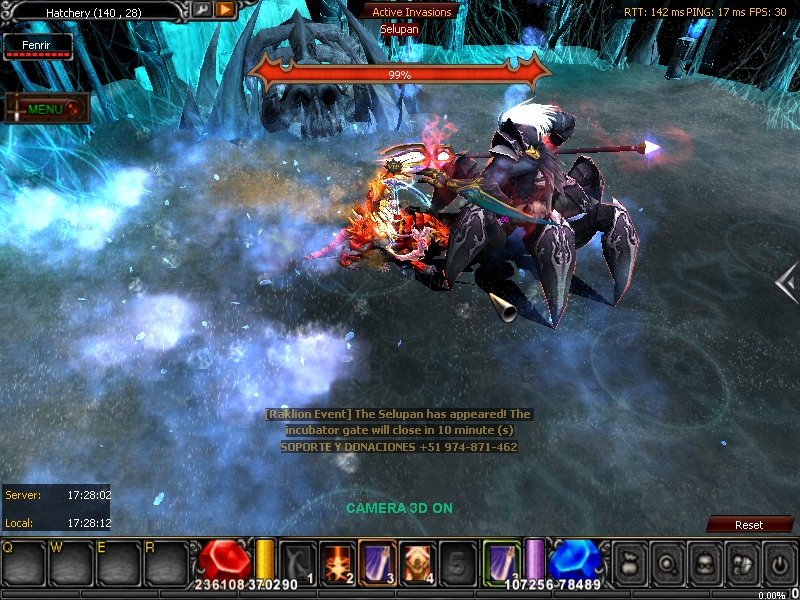The height and width of the screenshot is (600, 800).
Task: Click the arrow on the right screen edge
Action: (787, 283)
